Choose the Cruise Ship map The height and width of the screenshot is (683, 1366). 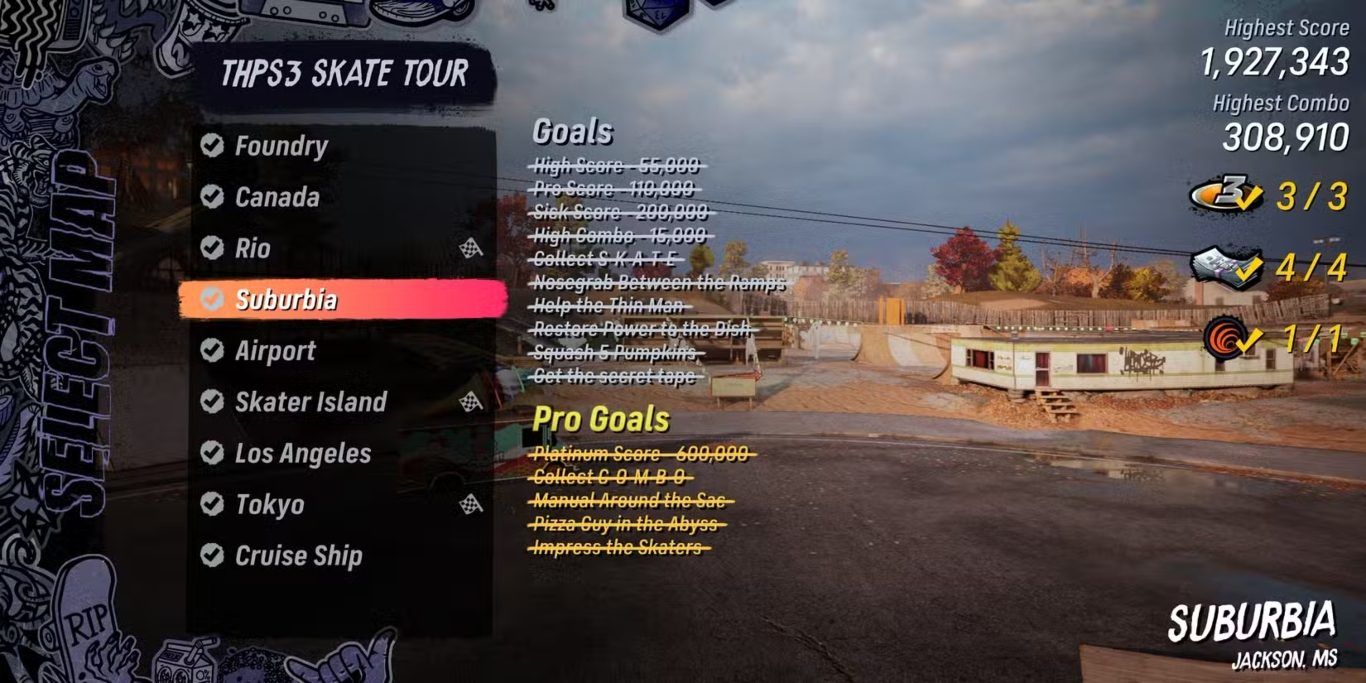pos(298,556)
